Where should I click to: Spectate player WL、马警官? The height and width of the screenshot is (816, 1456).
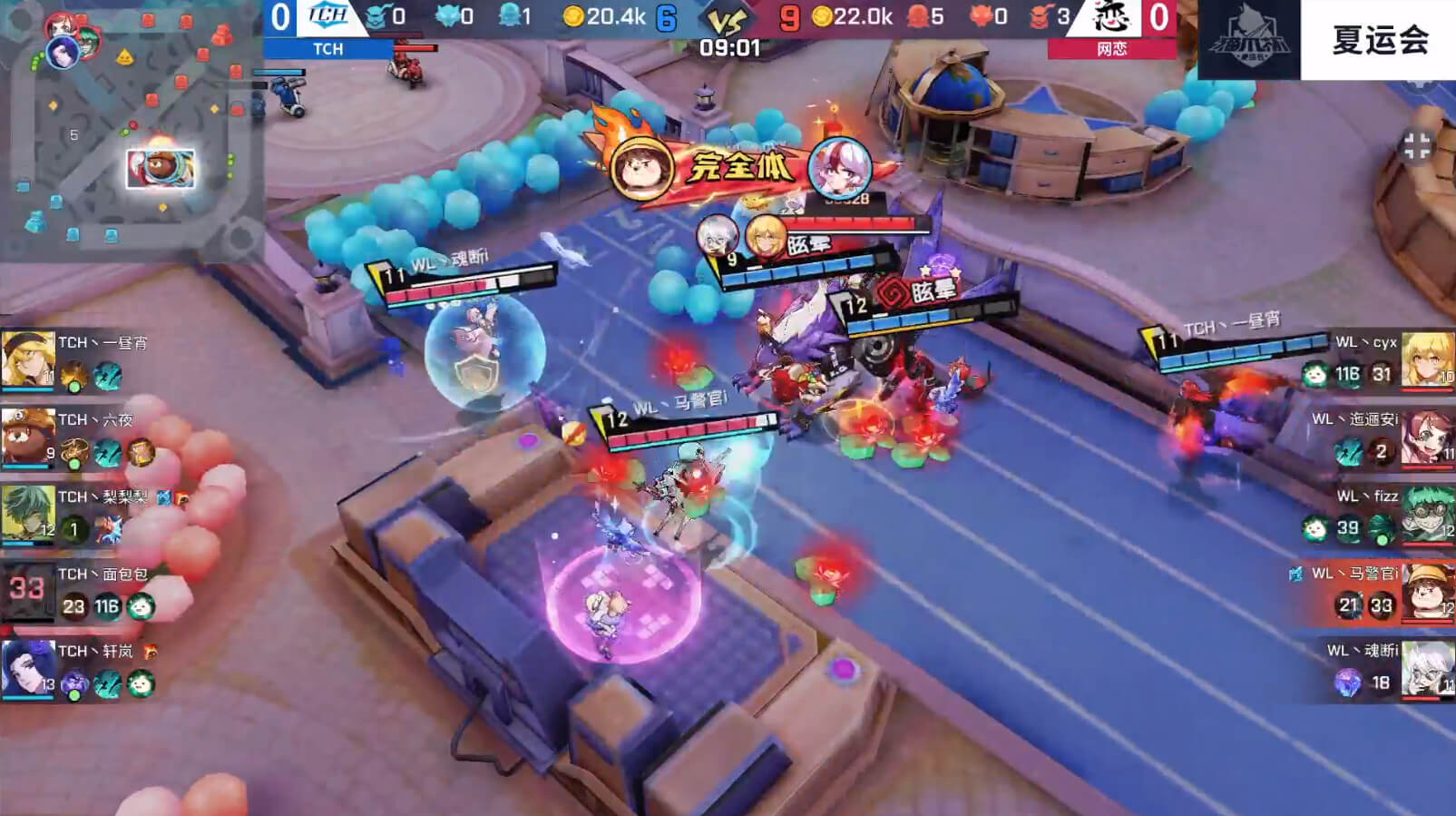point(1427,592)
